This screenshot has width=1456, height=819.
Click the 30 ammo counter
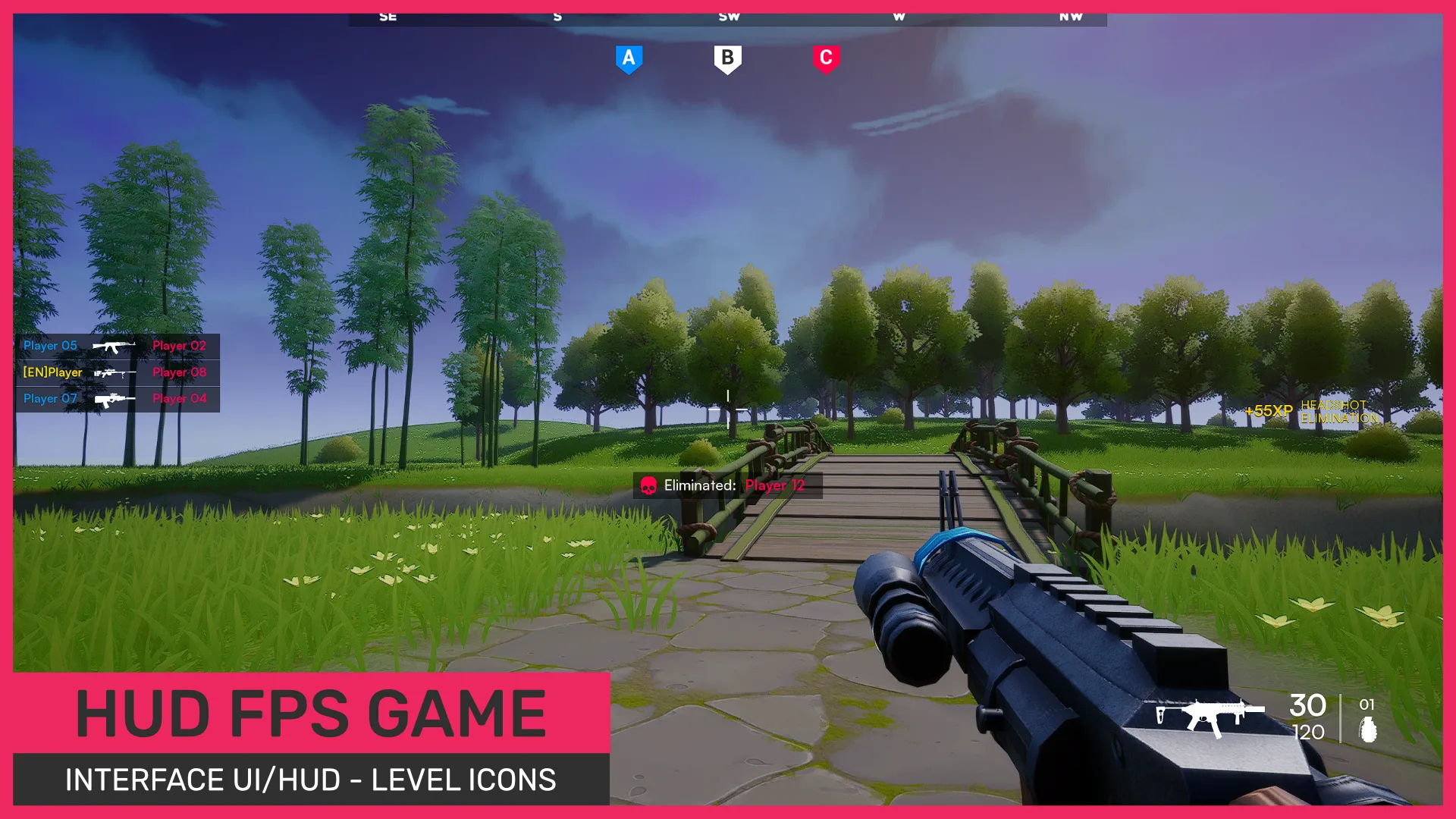pos(1308,706)
